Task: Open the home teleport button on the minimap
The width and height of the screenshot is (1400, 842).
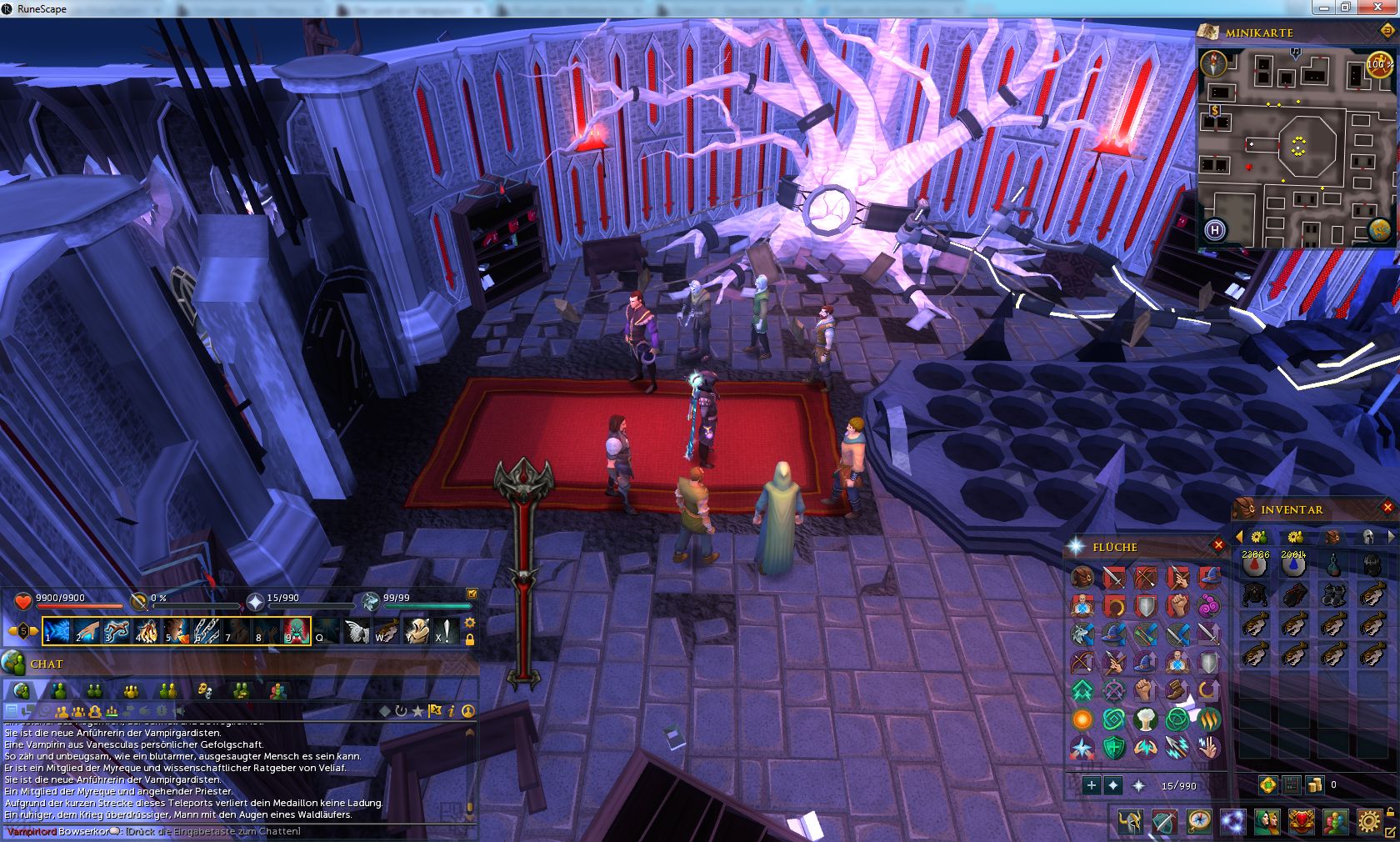Action: pos(1214,230)
